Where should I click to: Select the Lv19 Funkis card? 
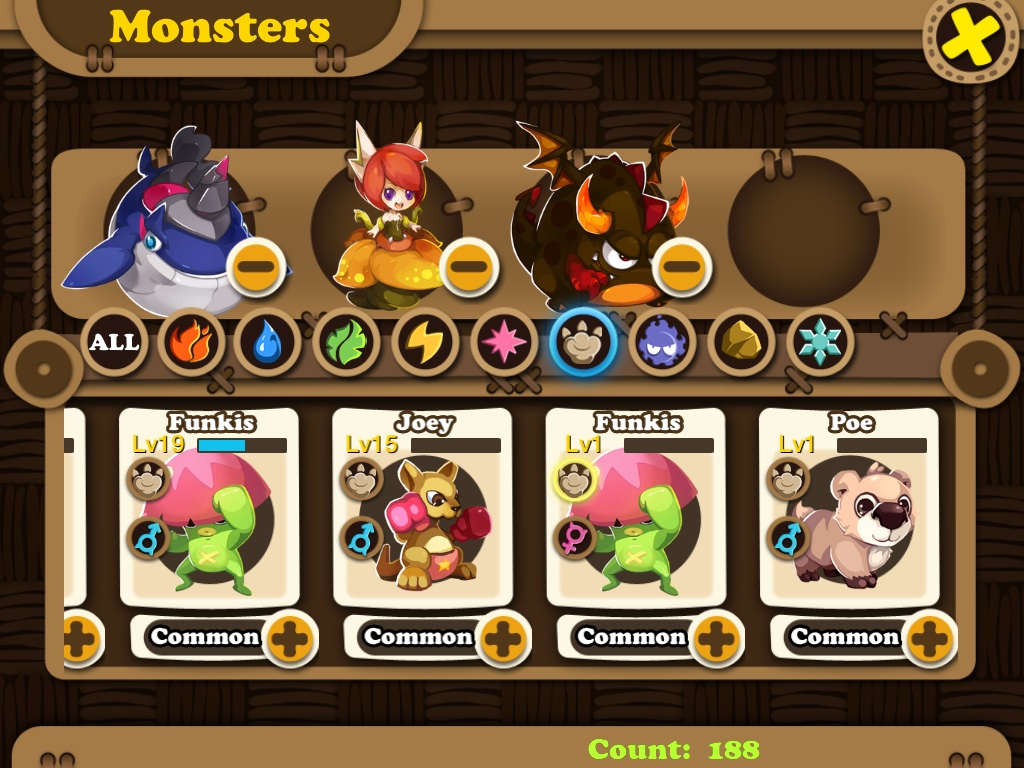tap(209, 510)
